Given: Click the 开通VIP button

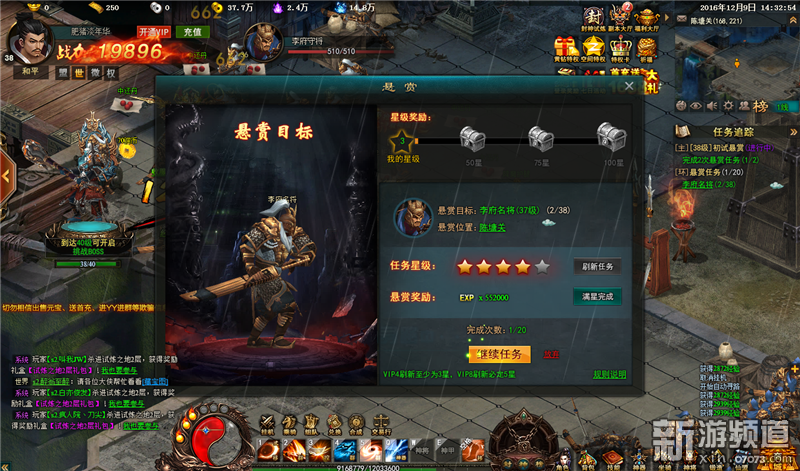Looking at the screenshot, I should [155, 32].
